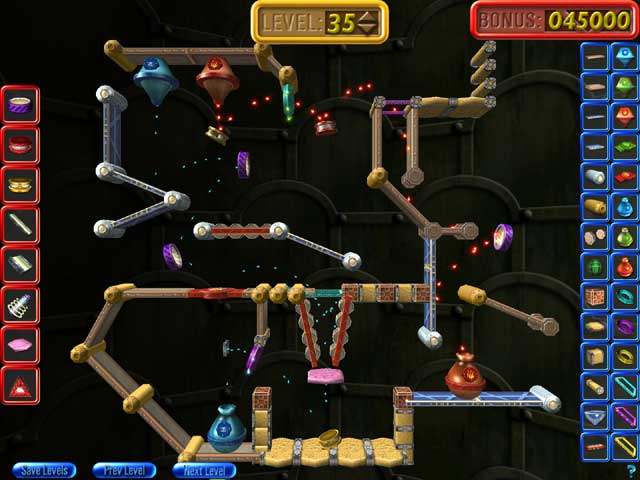The width and height of the screenshot is (640, 480).
Task: Select the brown brick block in right palette
Action: coord(595,297)
